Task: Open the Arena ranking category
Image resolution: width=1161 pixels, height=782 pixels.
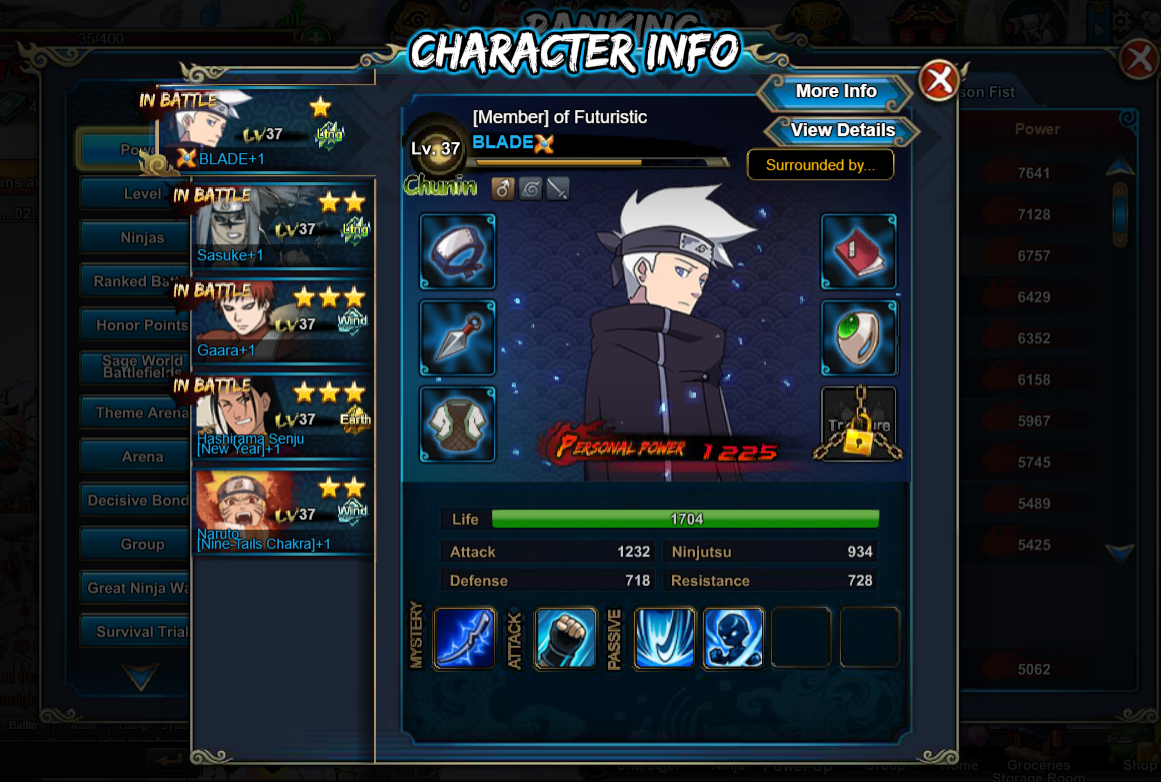Action: point(141,457)
